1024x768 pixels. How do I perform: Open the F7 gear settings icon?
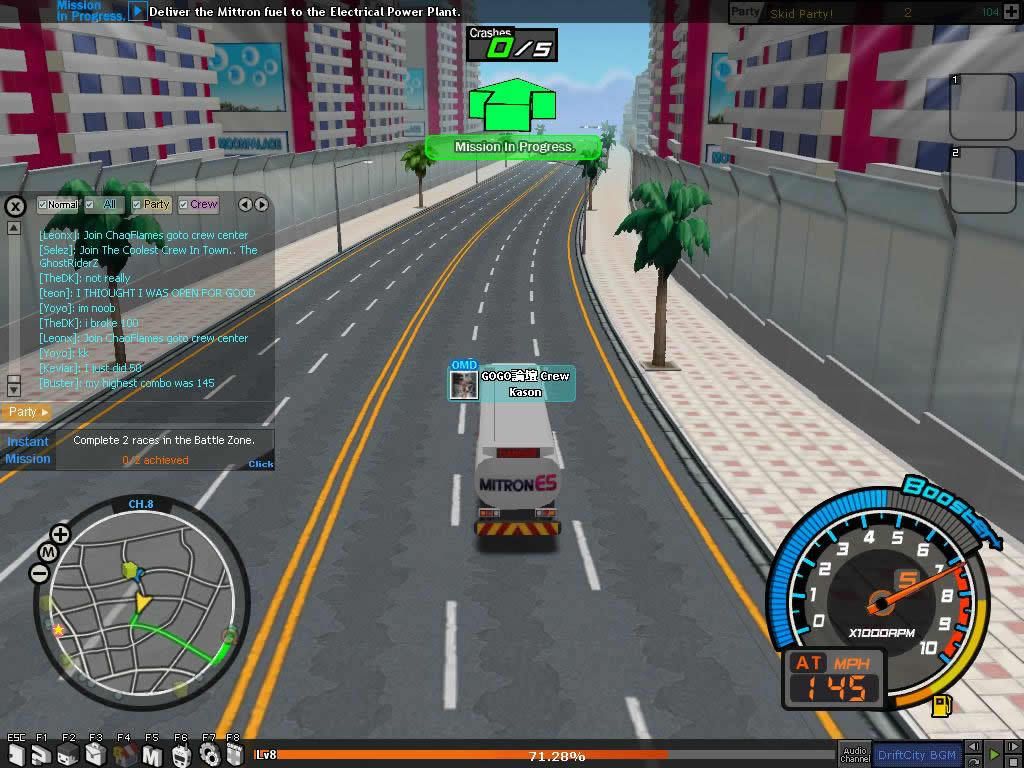(208, 755)
